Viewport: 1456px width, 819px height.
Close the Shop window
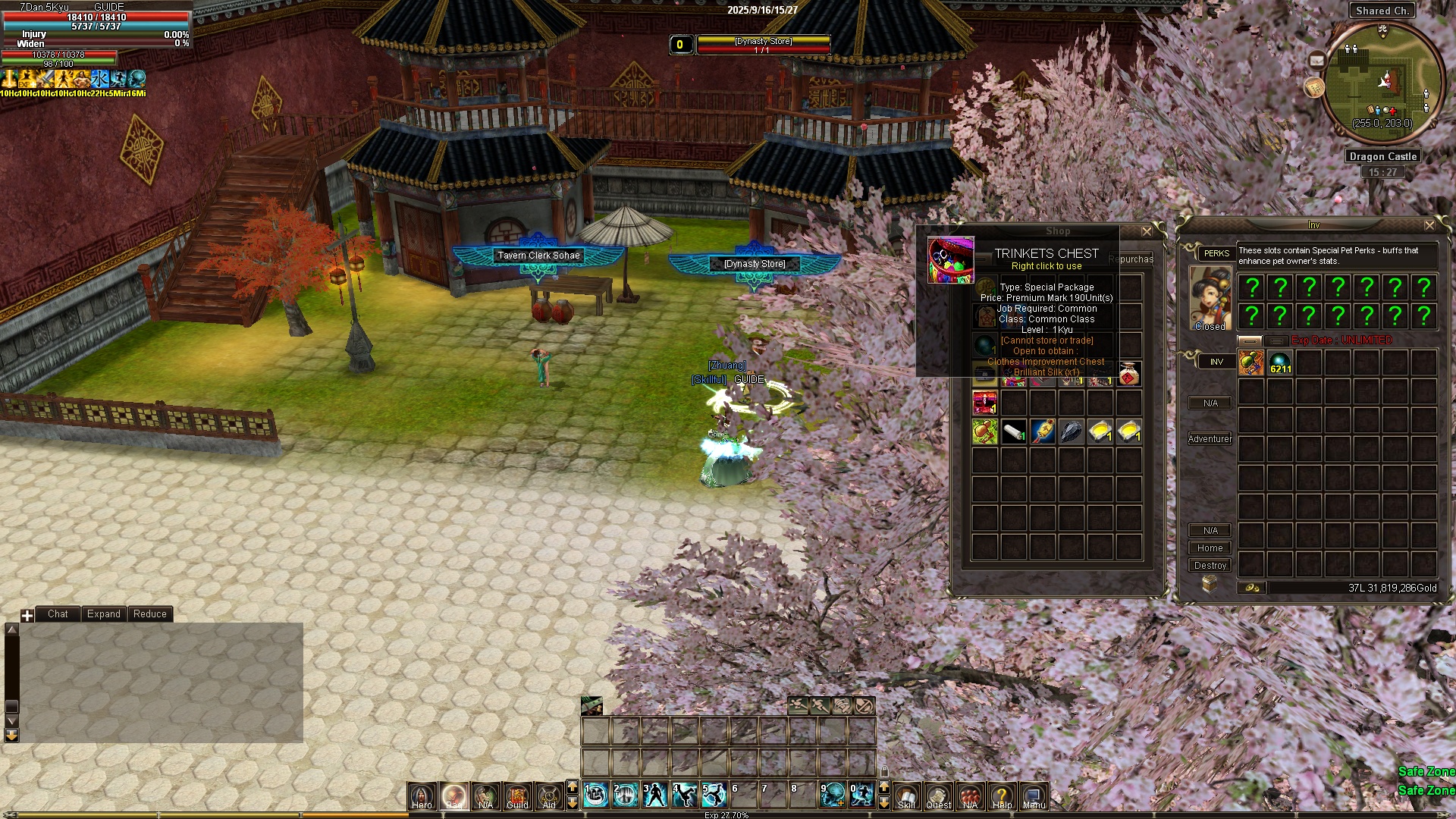(1147, 231)
